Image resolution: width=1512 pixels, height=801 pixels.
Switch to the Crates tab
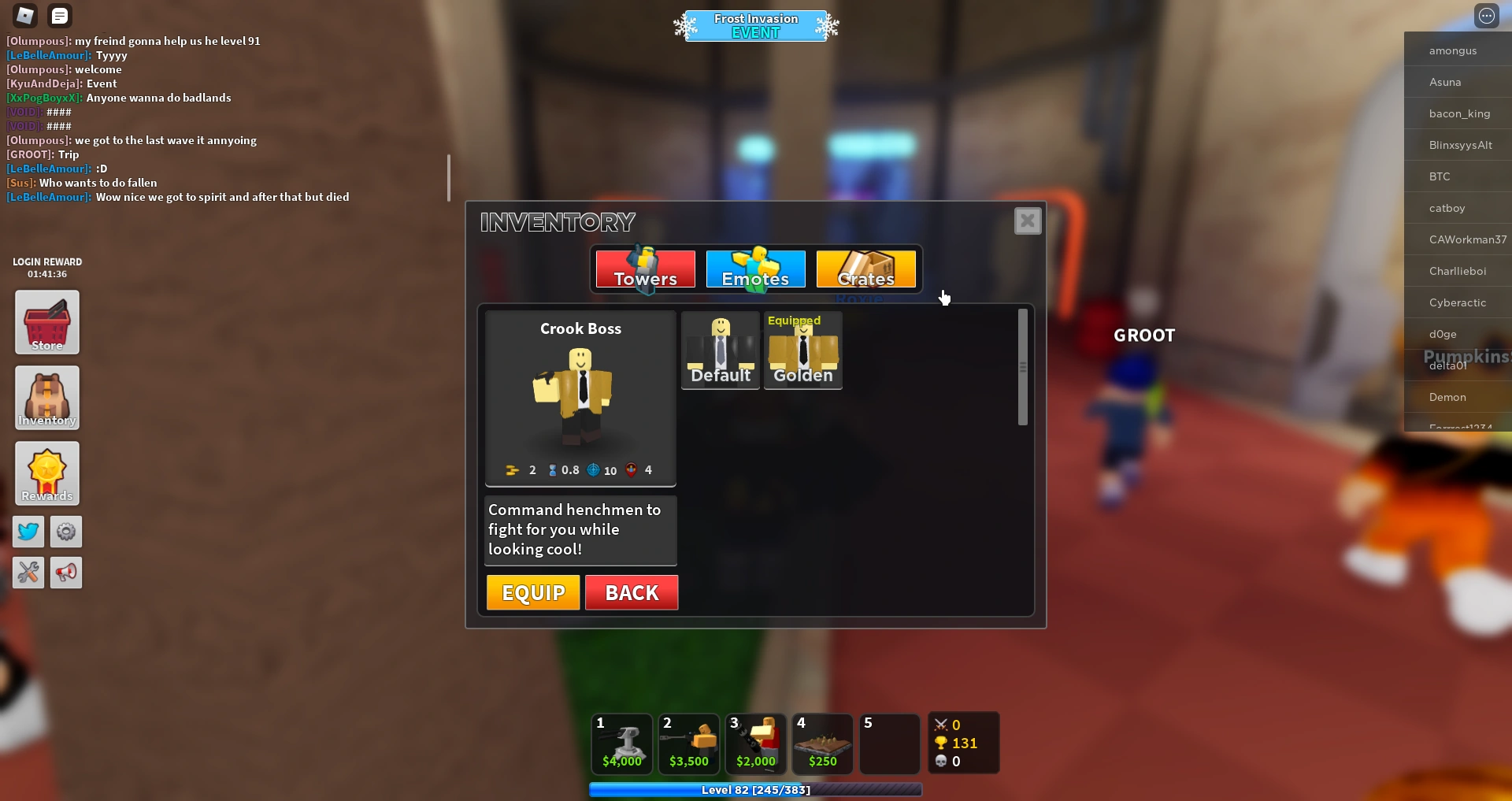pos(865,269)
